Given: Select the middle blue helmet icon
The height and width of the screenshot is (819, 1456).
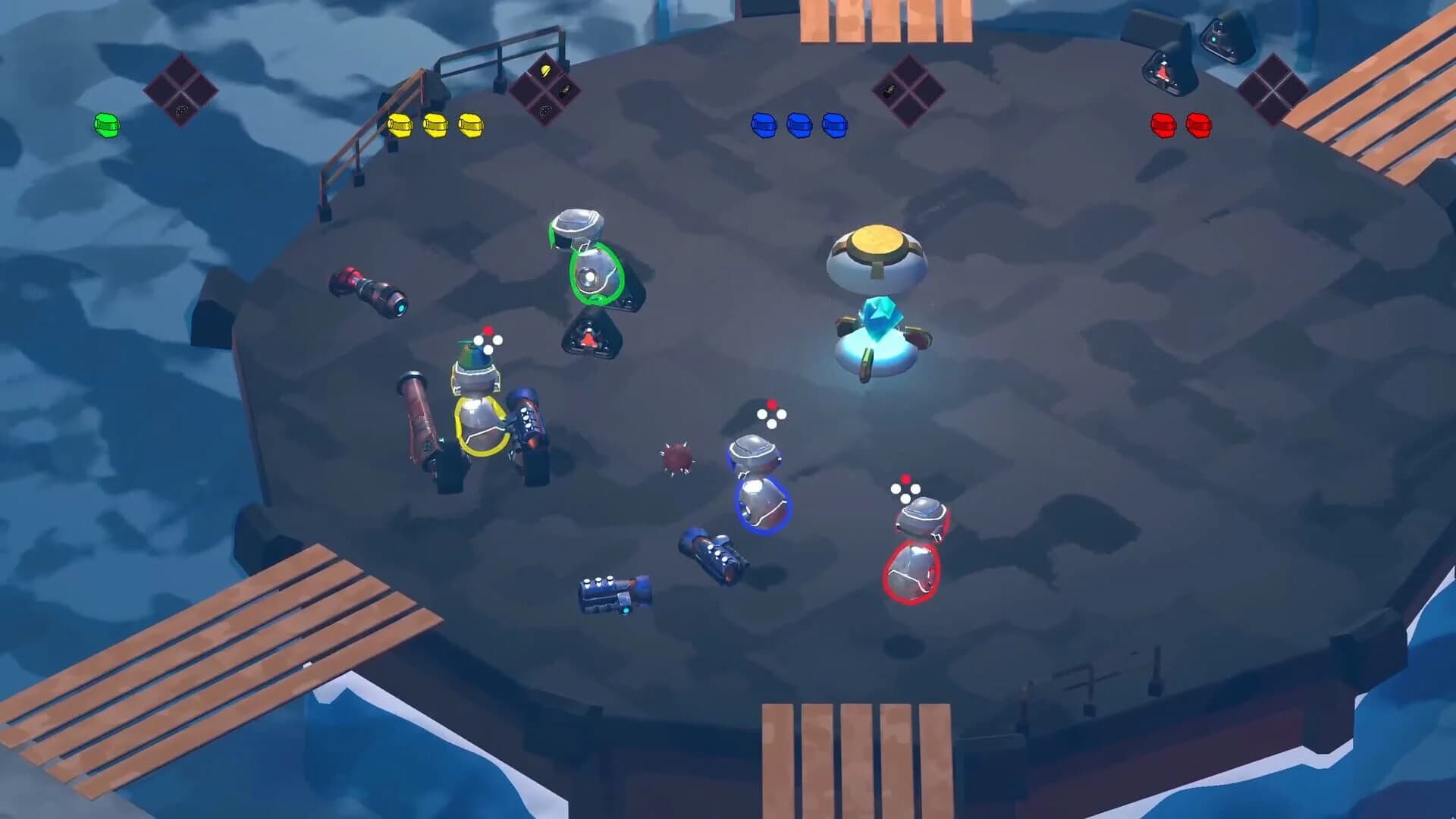Looking at the screenshot, I should [801, 126].
